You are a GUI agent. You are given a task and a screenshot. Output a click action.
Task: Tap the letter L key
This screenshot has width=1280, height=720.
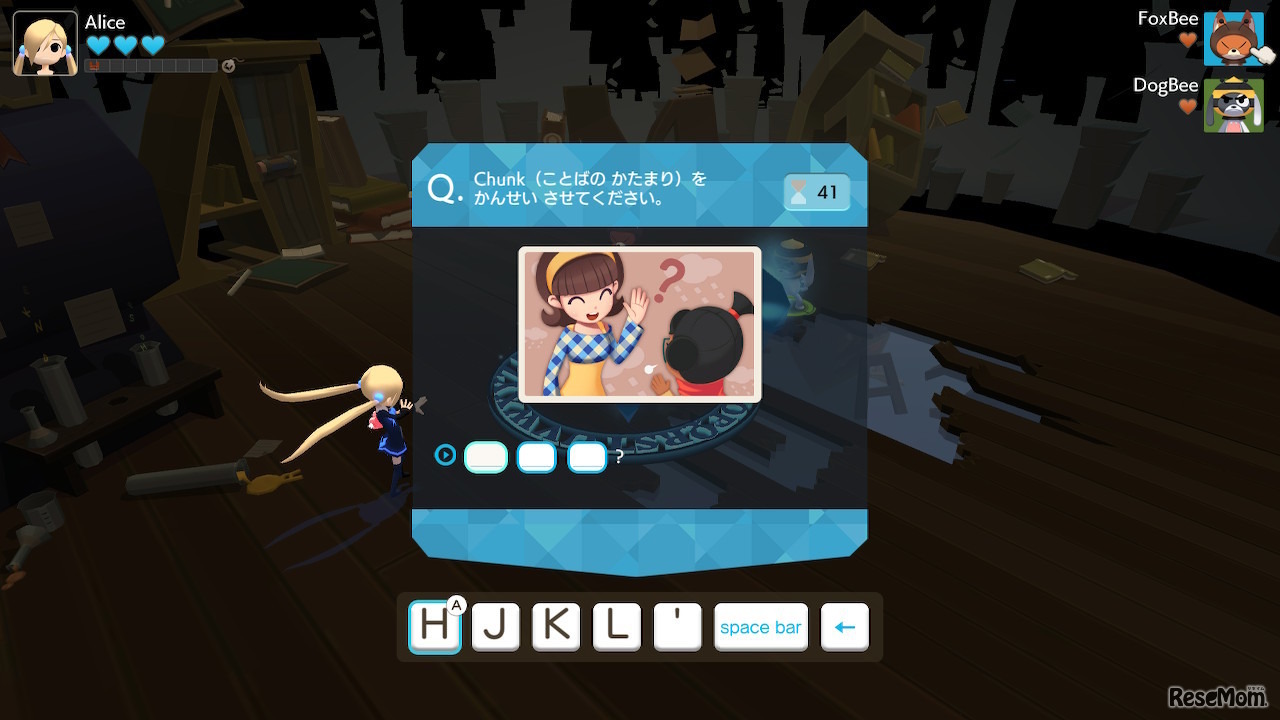click(x=617, y=627)
